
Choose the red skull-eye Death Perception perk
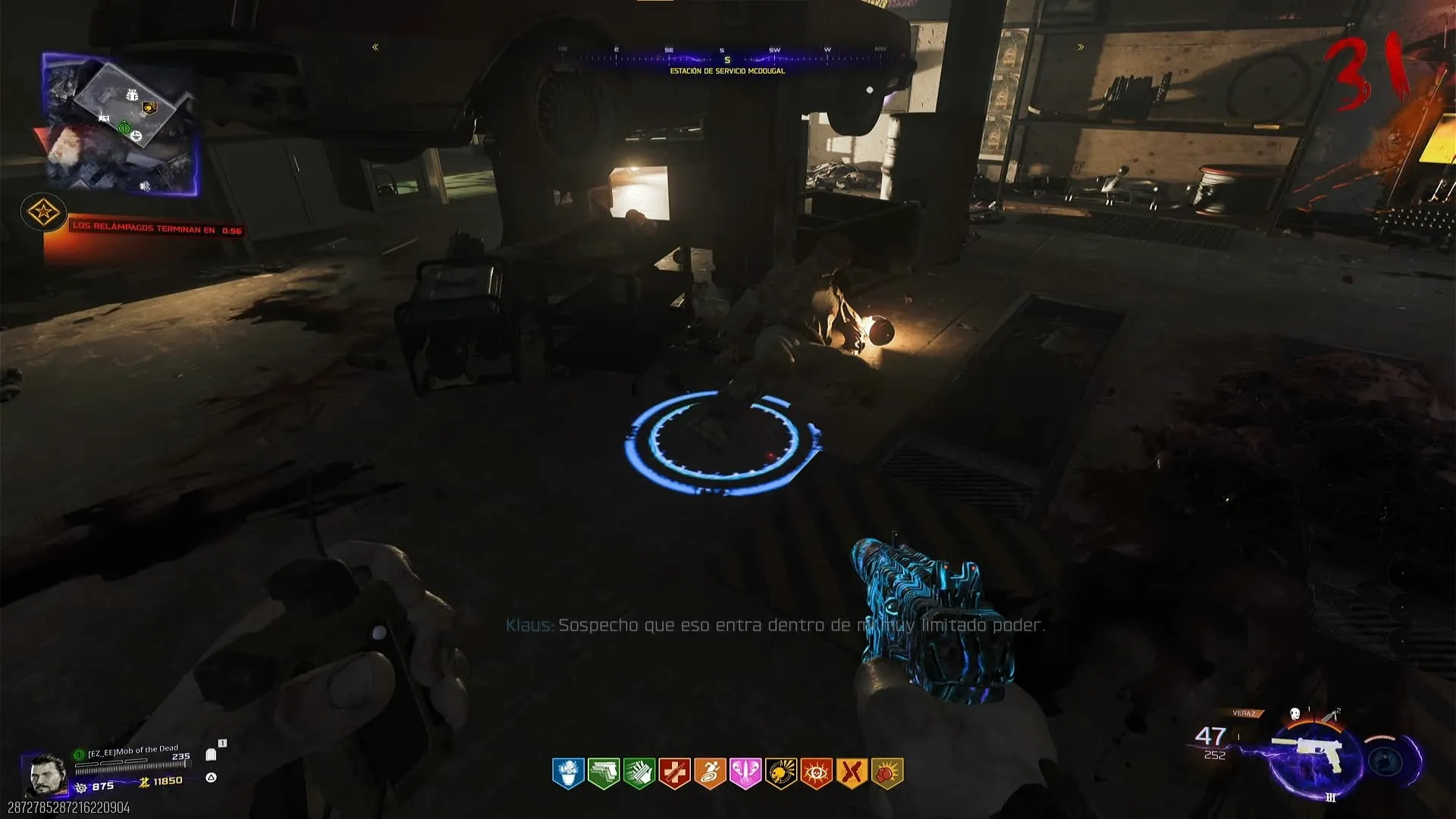tap(817, 773)
